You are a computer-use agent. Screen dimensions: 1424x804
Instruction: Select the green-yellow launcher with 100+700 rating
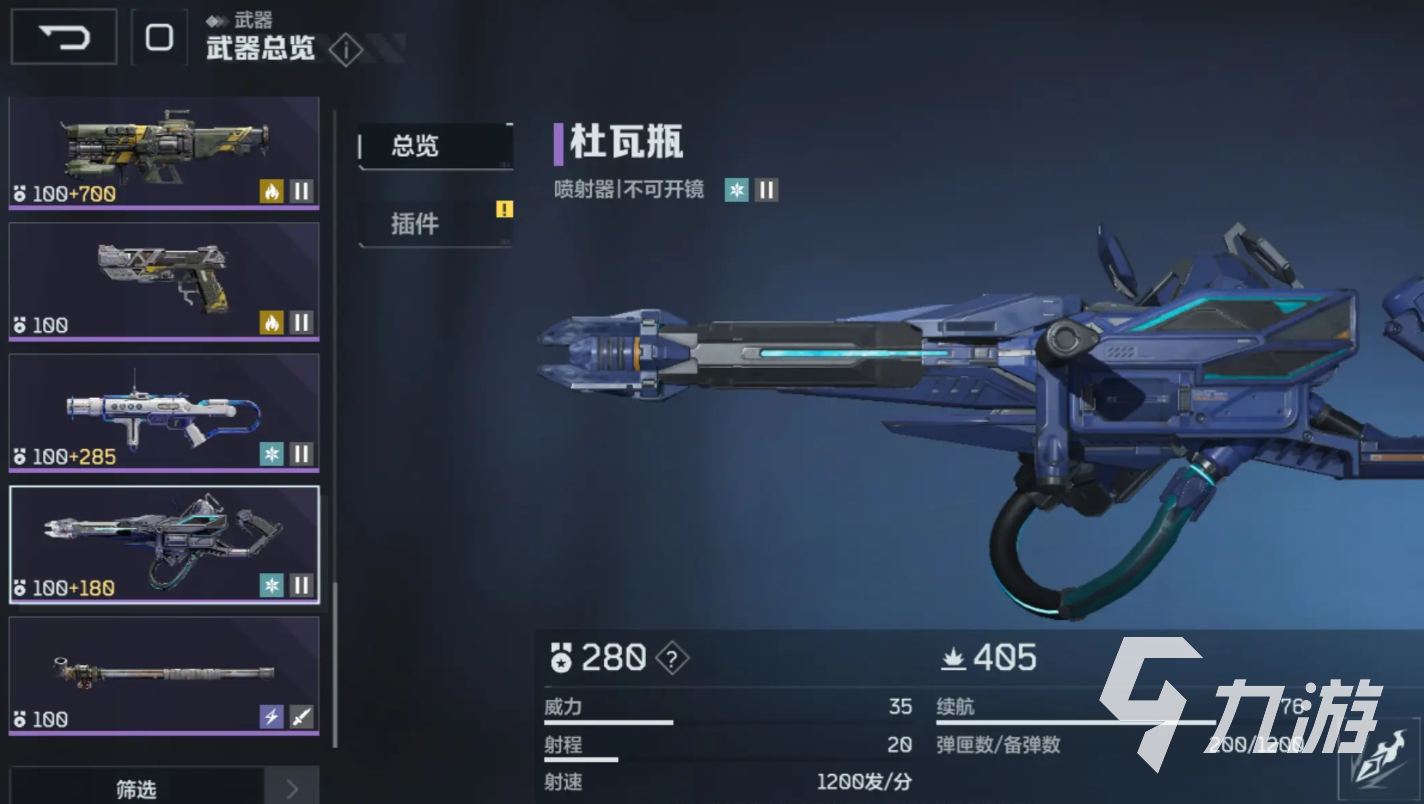[164, 152]
